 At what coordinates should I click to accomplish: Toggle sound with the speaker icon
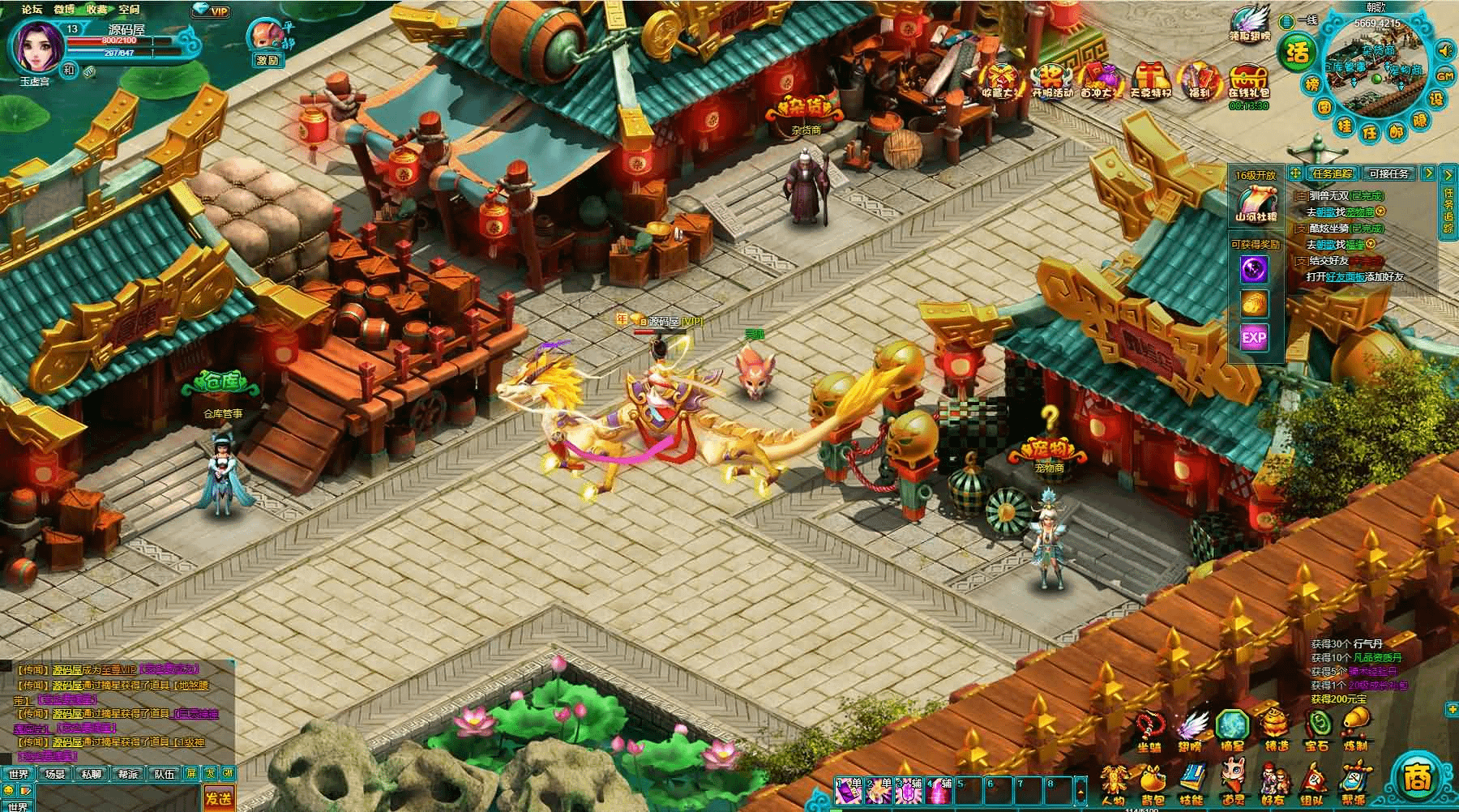[1444, 51]
